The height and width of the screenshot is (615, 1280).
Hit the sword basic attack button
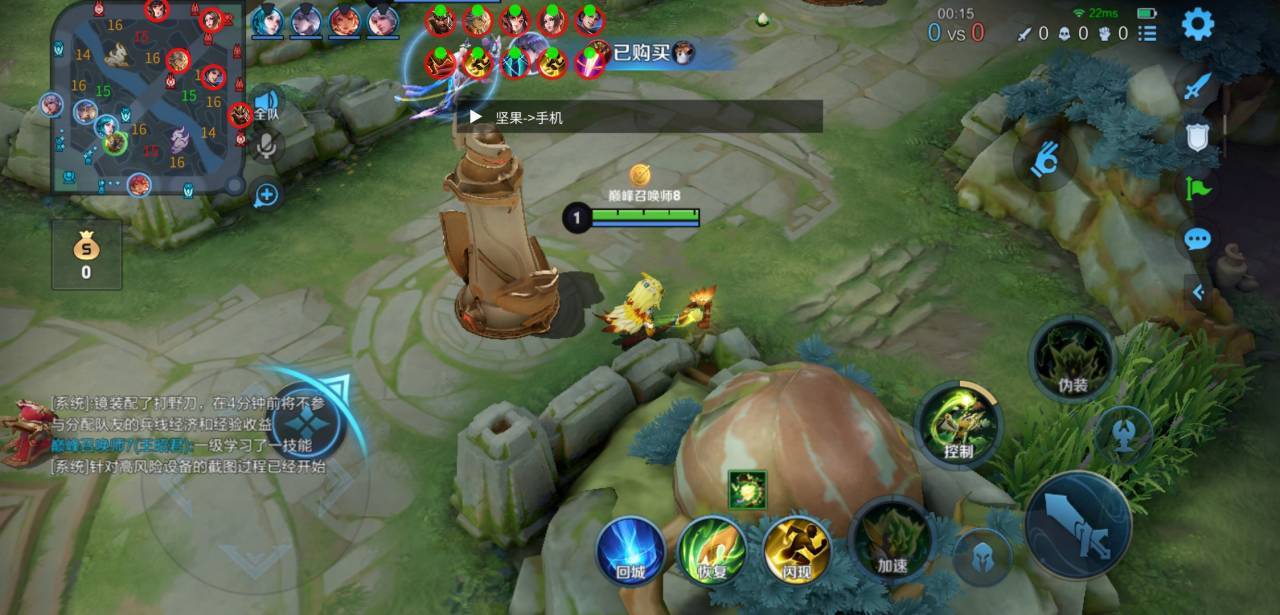[x=1078, y=525]
